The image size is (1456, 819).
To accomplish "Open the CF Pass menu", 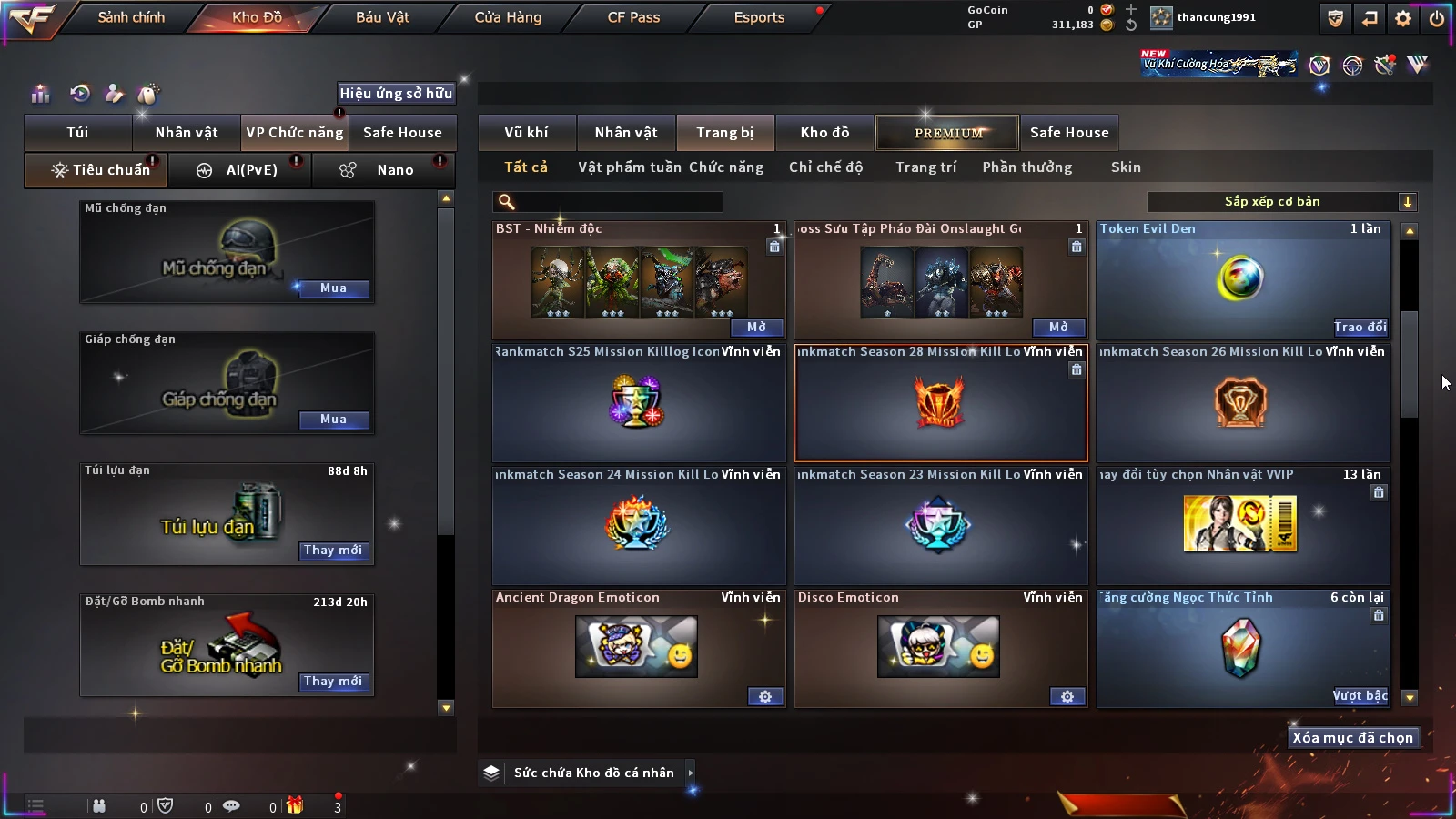I will pyautogui.click(x=633, y=17).
